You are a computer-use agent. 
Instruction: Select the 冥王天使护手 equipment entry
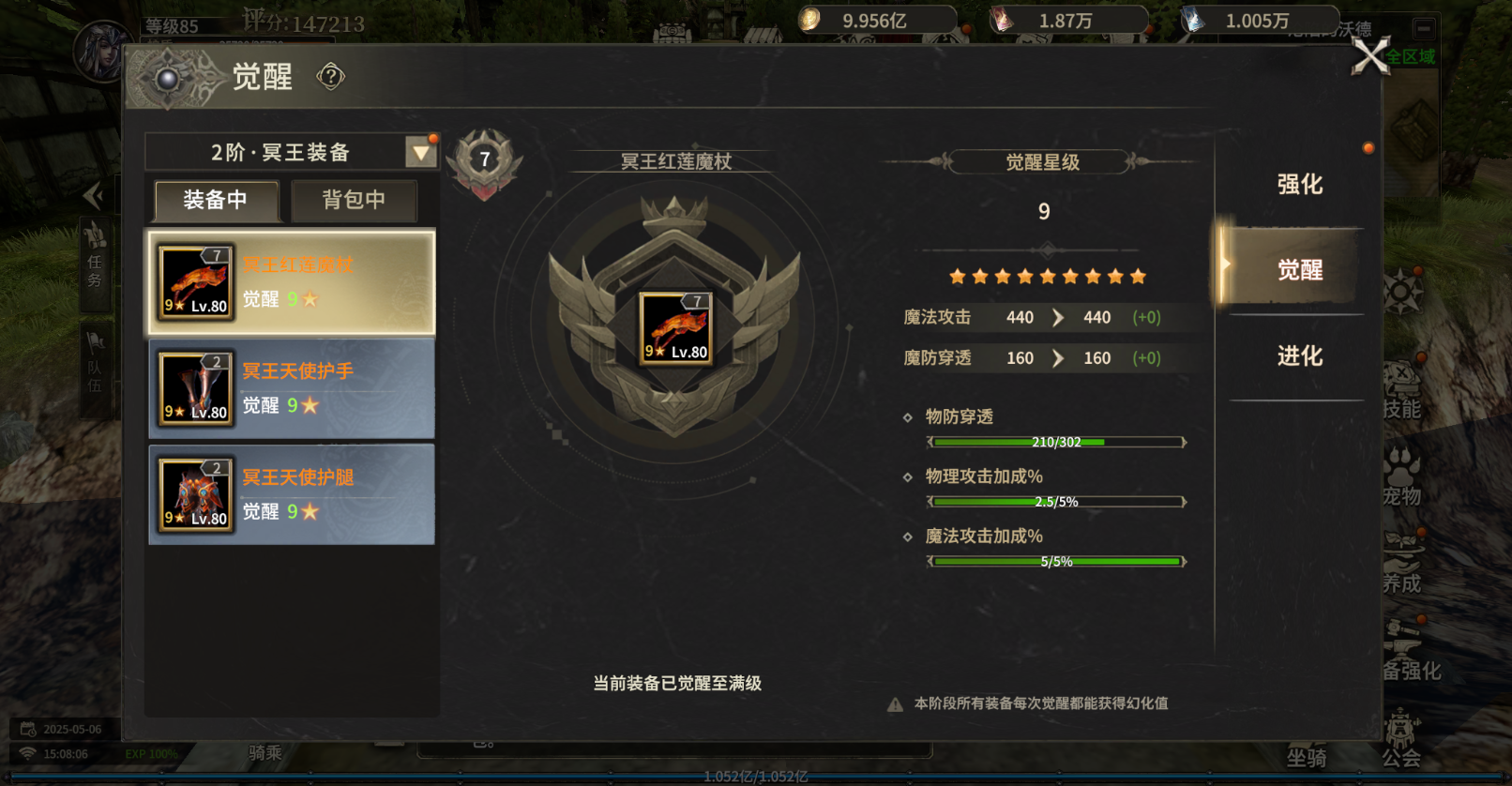pos(291,387)
